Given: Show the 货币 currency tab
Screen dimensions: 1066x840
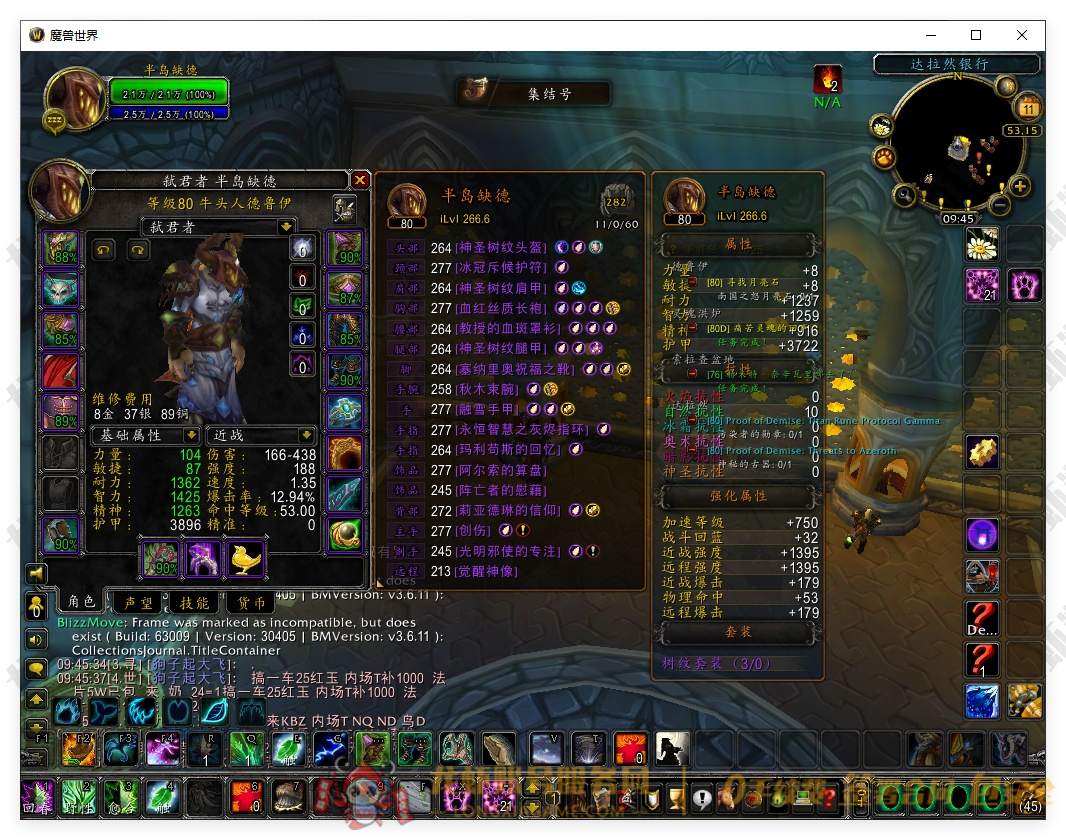Looking at the screenshot, I should 247,602.
